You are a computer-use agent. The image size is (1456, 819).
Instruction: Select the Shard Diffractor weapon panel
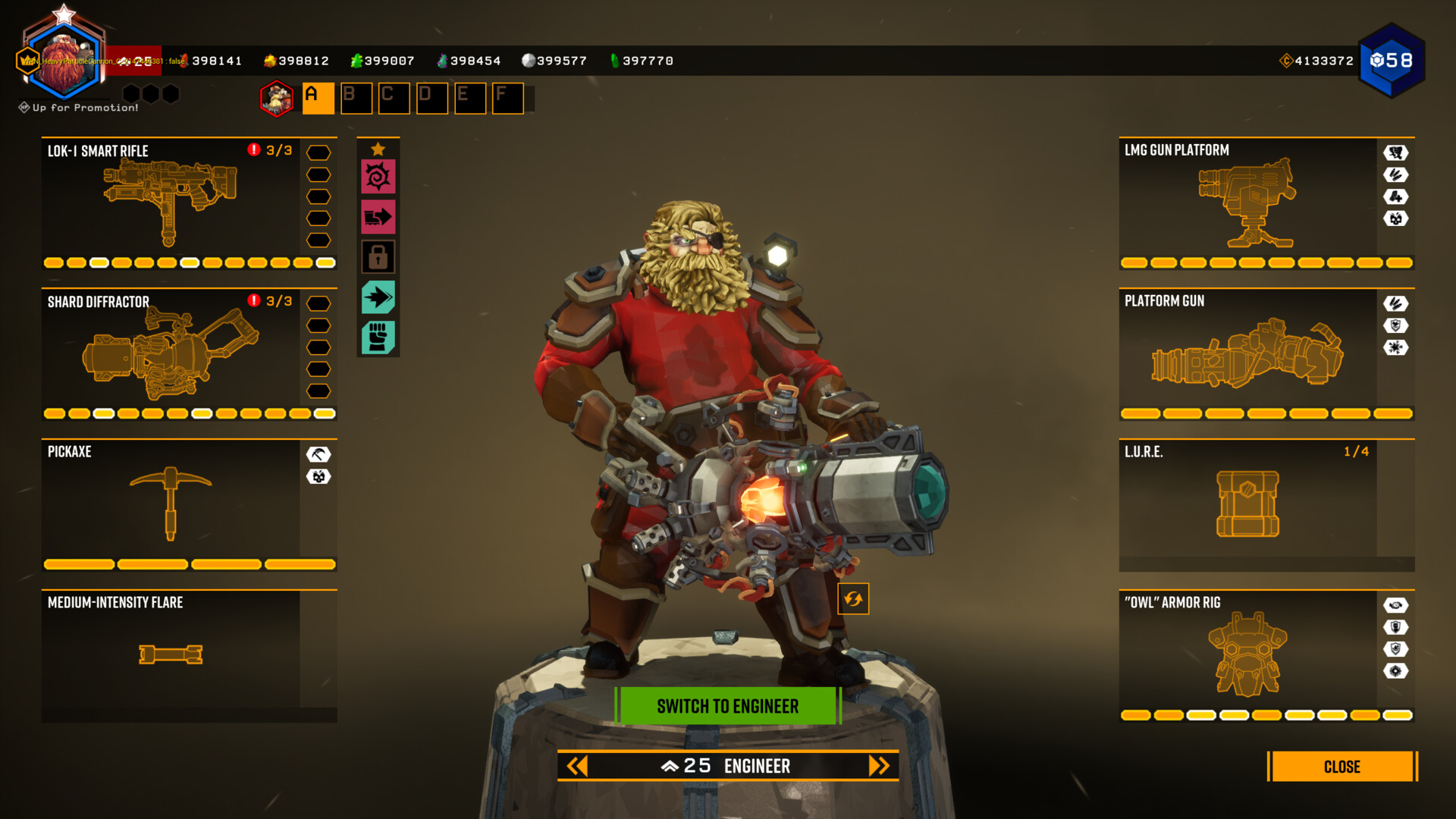click(x=171, y=353)
